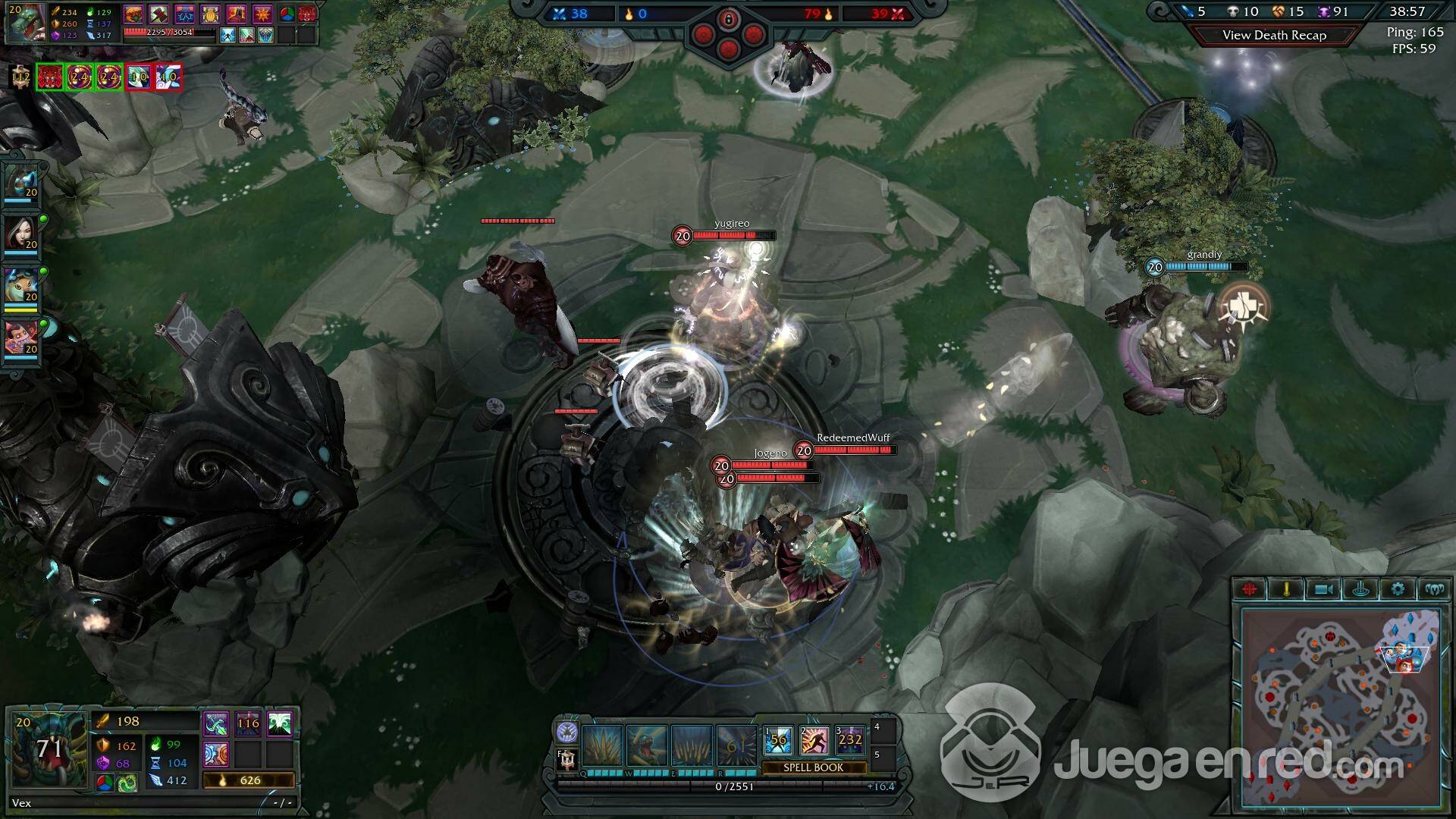1456x819 pixels.
Task: Click the red lock icon on scoreboard
Action: pos(728,17)
